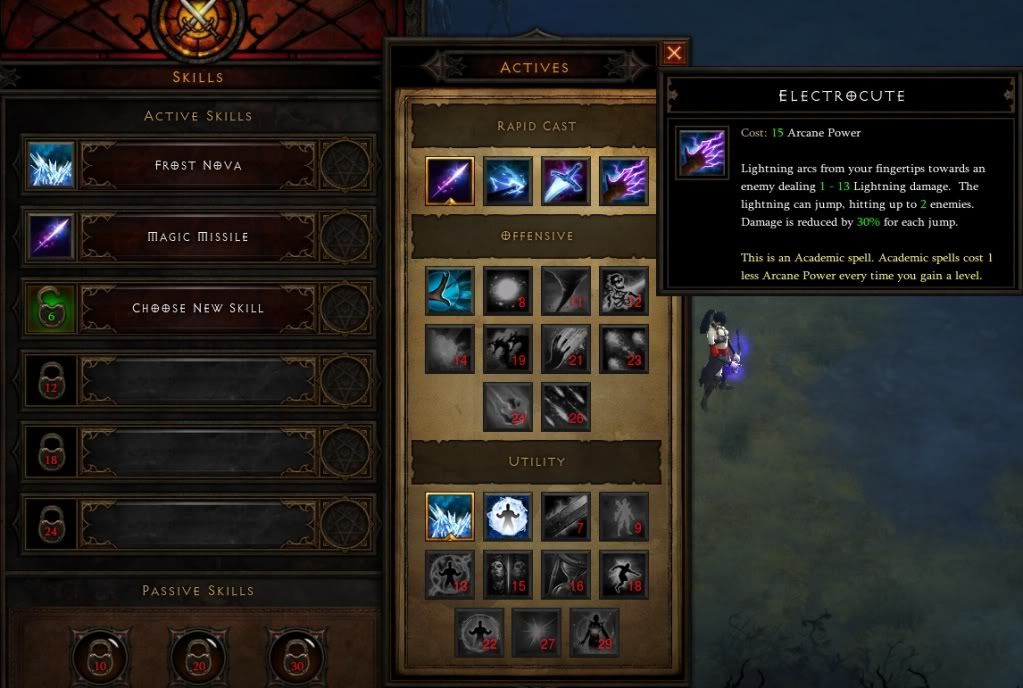This screenshot has height=688, width=1023.
Task: Select the blue Shock Pulse skill icon
Action: [x=508, y=181]
